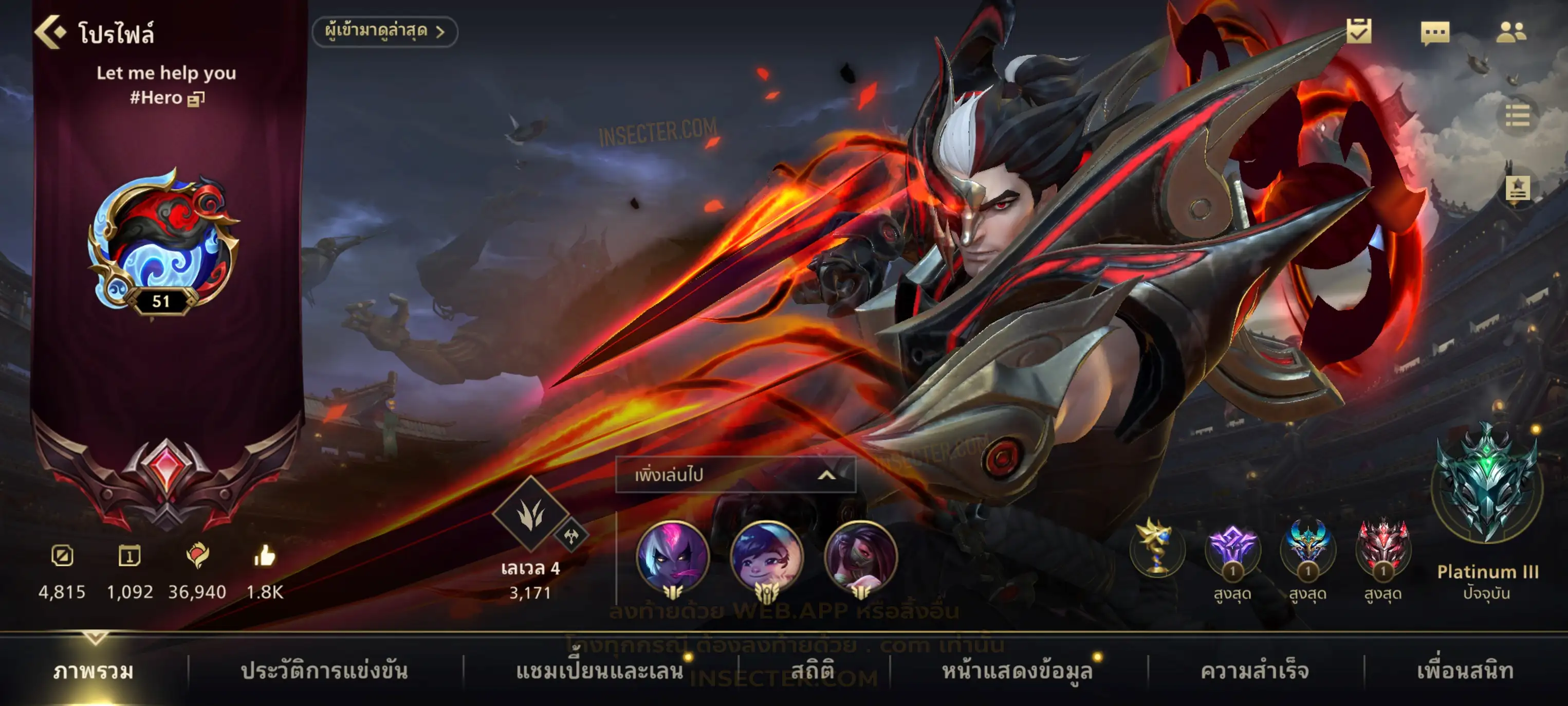
Task: Switch to the แชมเปี้ยนและเลน tab
Action: (x=600, y=671)
